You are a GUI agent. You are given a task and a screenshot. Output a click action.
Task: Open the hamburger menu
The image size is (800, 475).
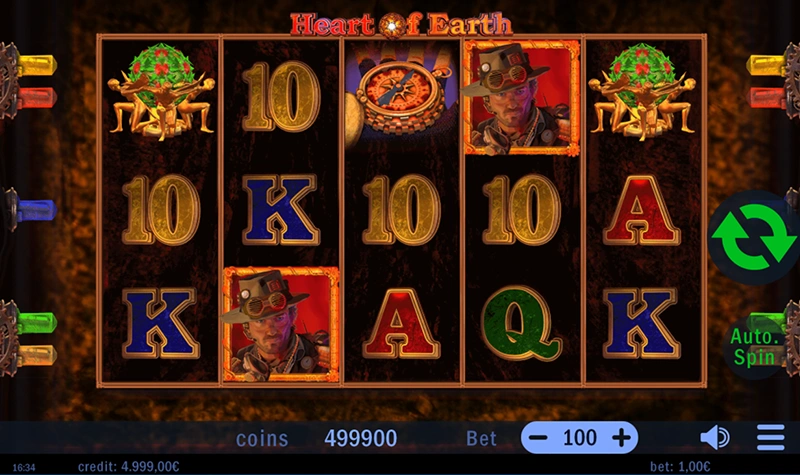770,438
